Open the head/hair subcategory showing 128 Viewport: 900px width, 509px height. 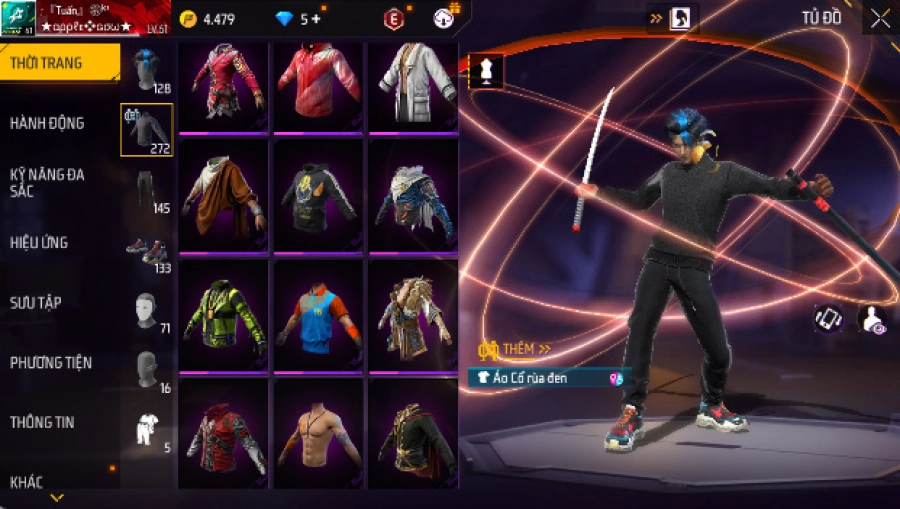pyautogui.click(x=146, y=68)
